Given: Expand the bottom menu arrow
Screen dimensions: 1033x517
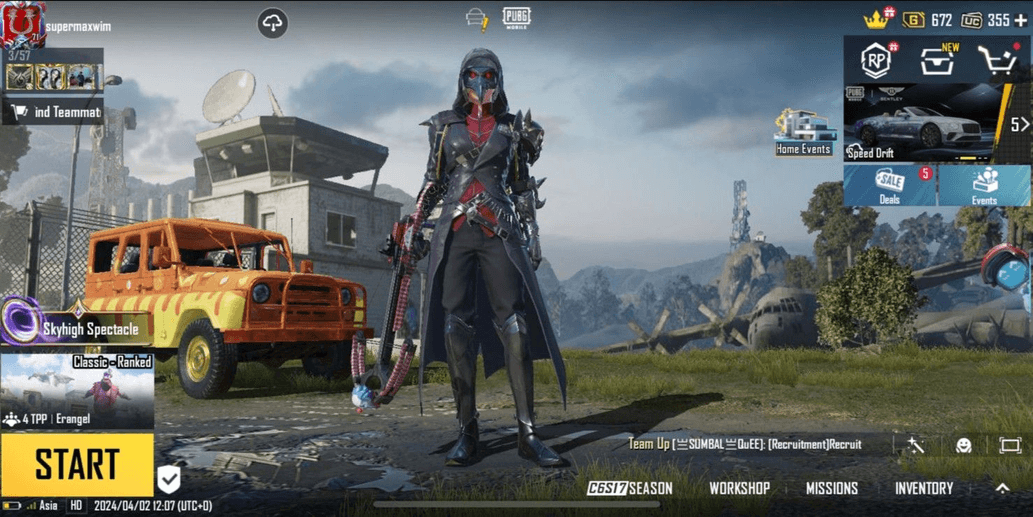Looking at the screenshot, I should pos(1002,488).
